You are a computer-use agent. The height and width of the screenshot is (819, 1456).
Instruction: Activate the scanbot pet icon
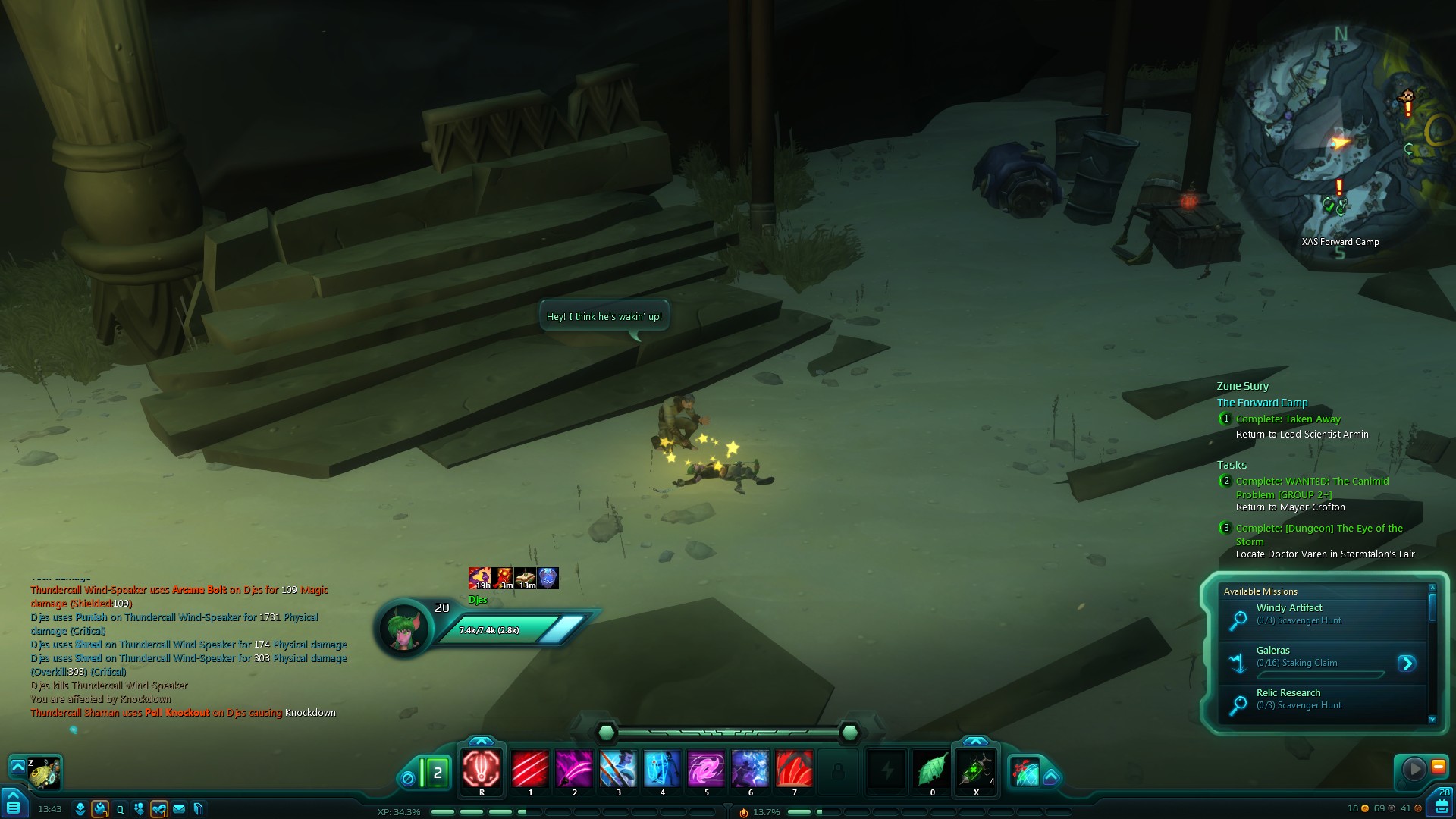click(44, 773)
